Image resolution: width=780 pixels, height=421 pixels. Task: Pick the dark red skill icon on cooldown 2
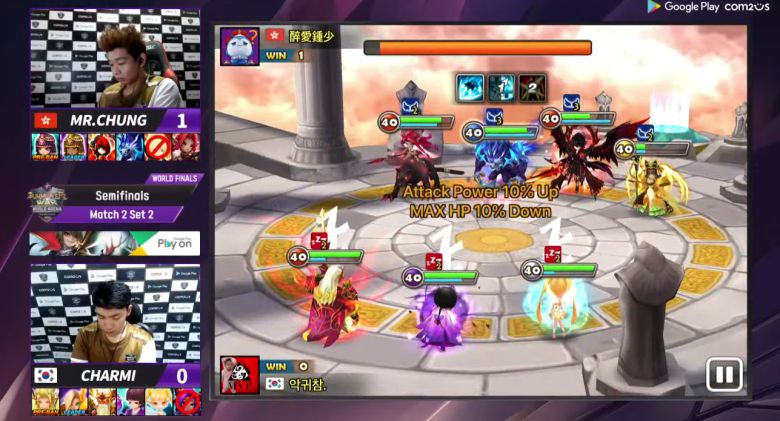531,88
